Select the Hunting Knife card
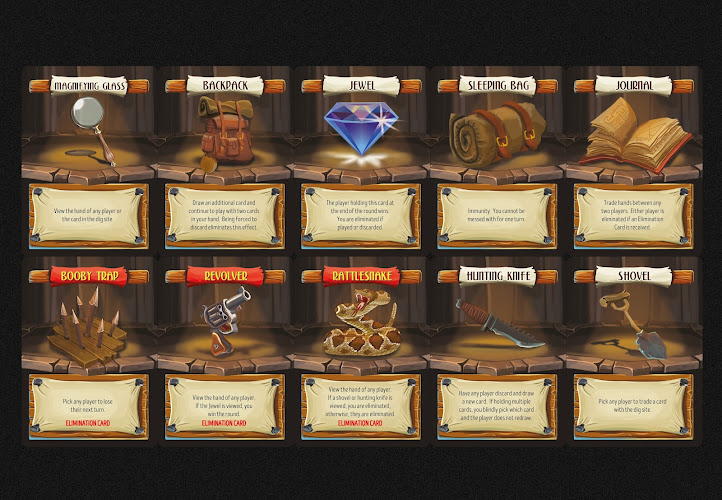Image resolution: width=722 pixels, height=500 pixels. click(x=497, y=348)
